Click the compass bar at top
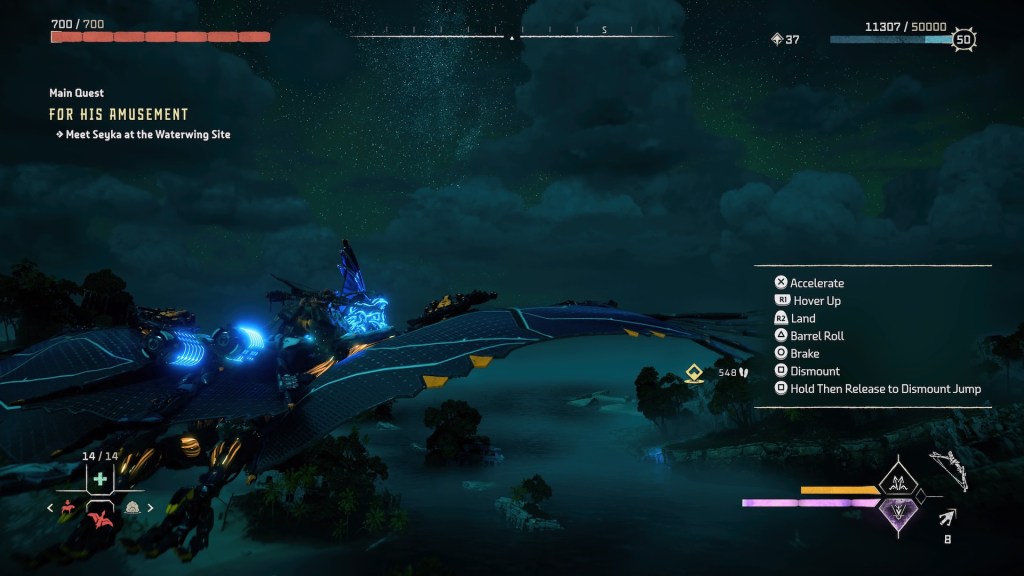This screenshot has width=1024, height=576. point(512,37)
